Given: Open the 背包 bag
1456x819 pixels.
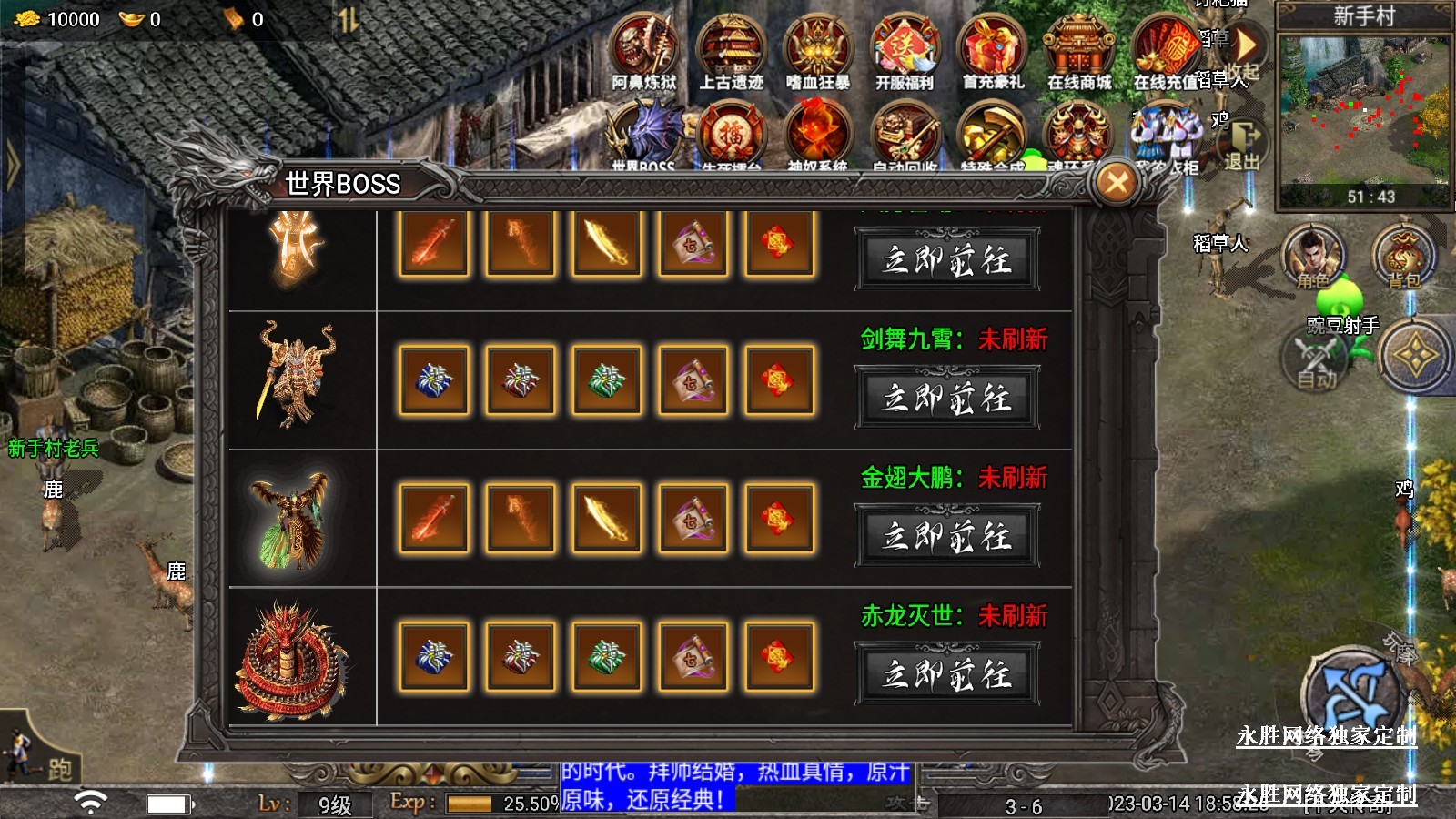Looking at the screenshot, I should [1402, 257].
